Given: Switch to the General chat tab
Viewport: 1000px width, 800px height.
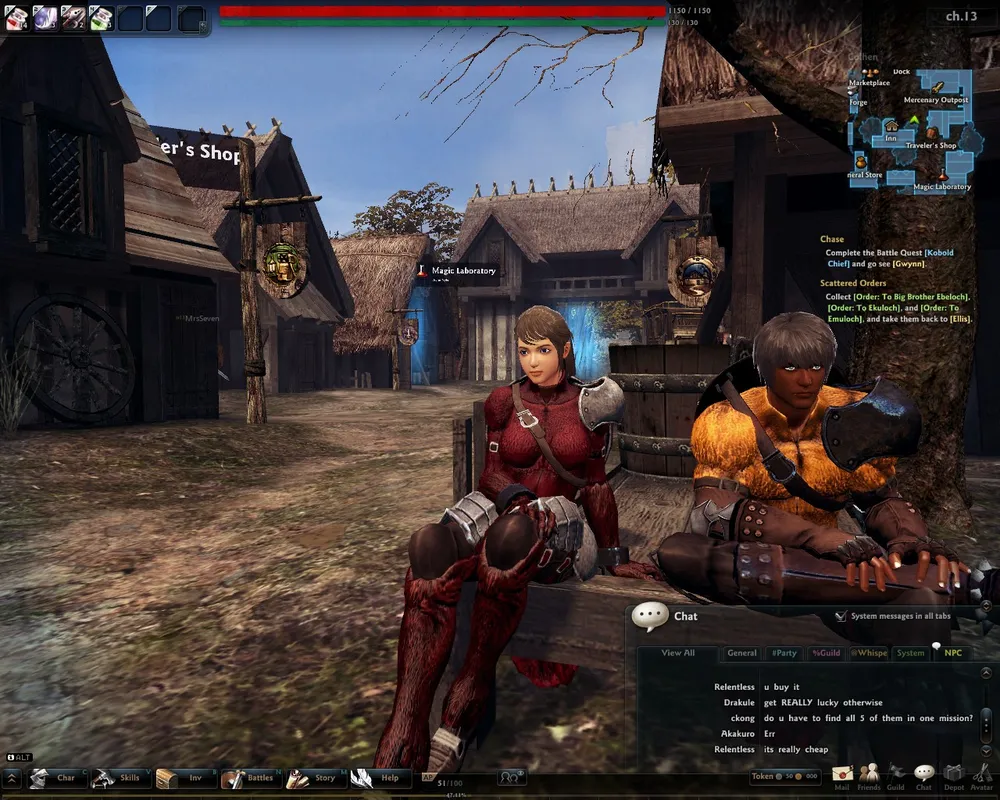Looking at the screenshot, I should 742,653.
